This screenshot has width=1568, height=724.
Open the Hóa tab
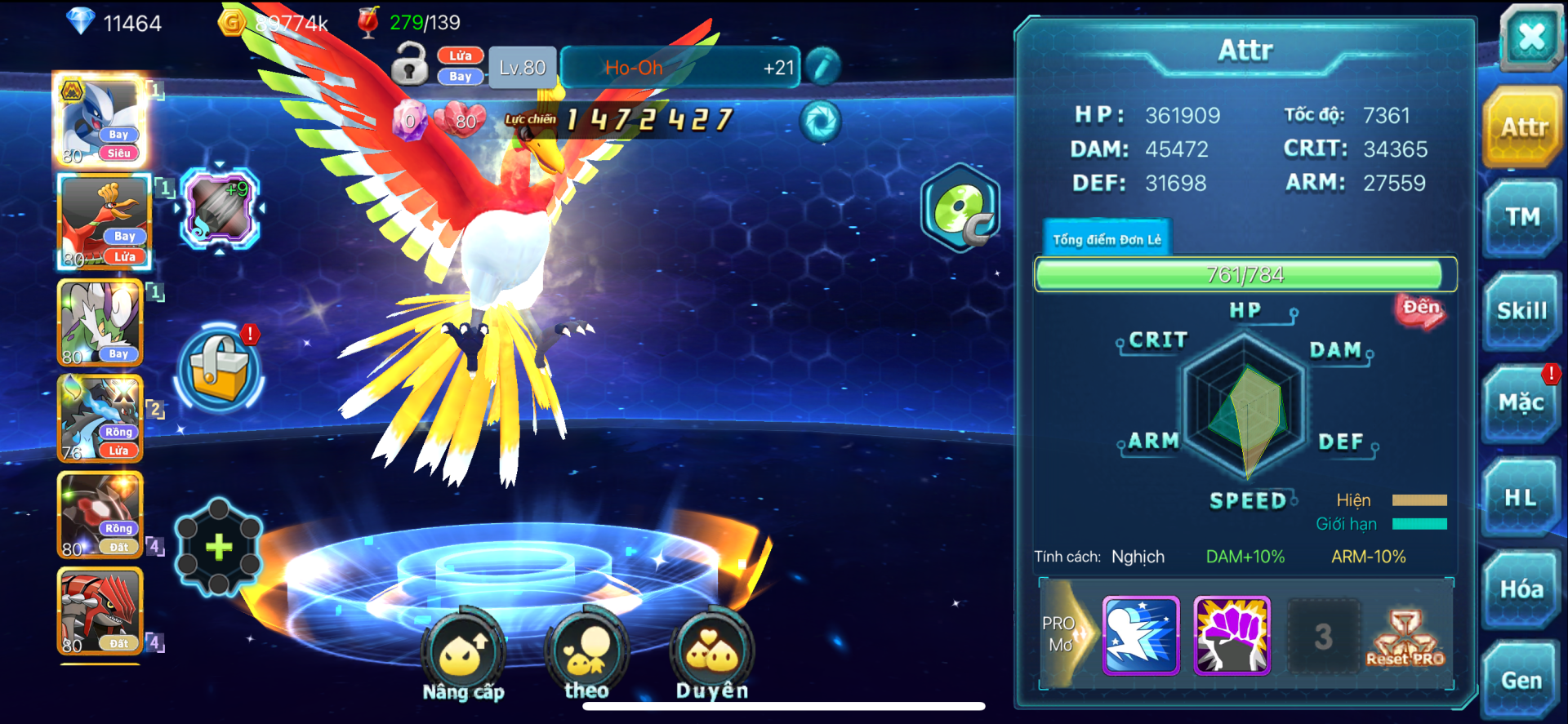coord(1521,589)
